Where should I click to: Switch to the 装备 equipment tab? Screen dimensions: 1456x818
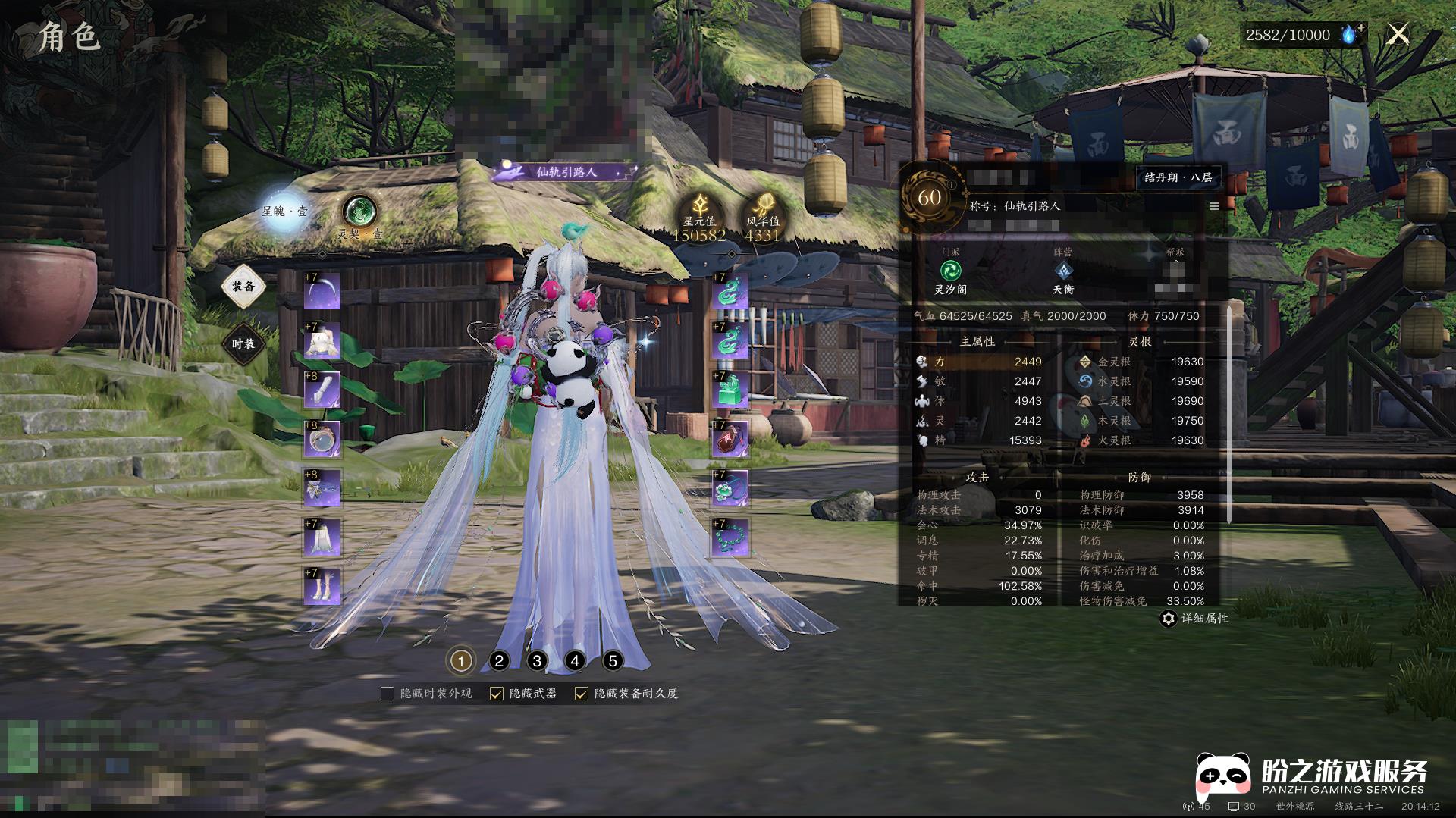[x=243, y=286]
